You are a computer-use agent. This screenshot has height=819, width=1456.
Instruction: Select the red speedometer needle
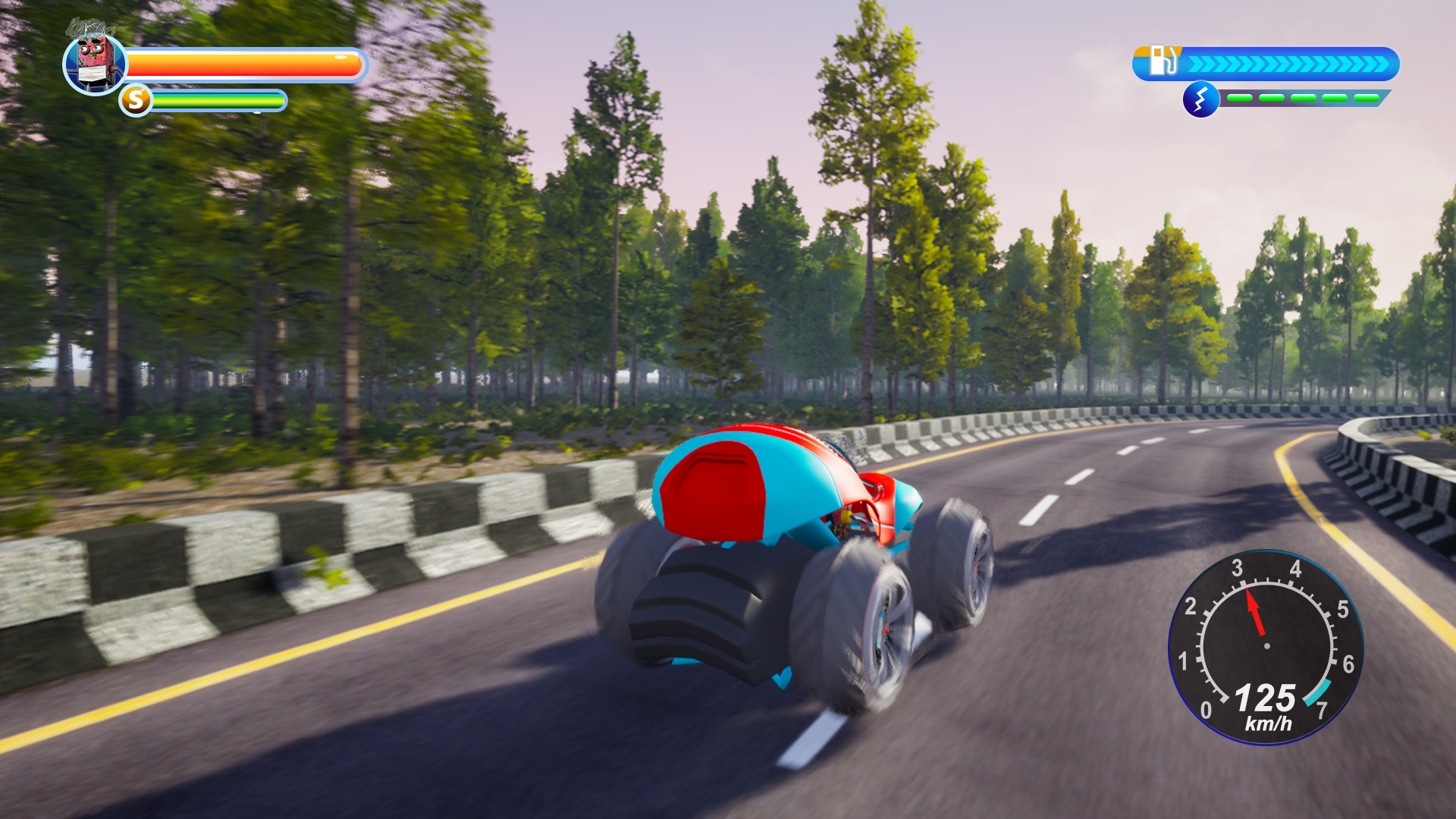coord(1255,611)
